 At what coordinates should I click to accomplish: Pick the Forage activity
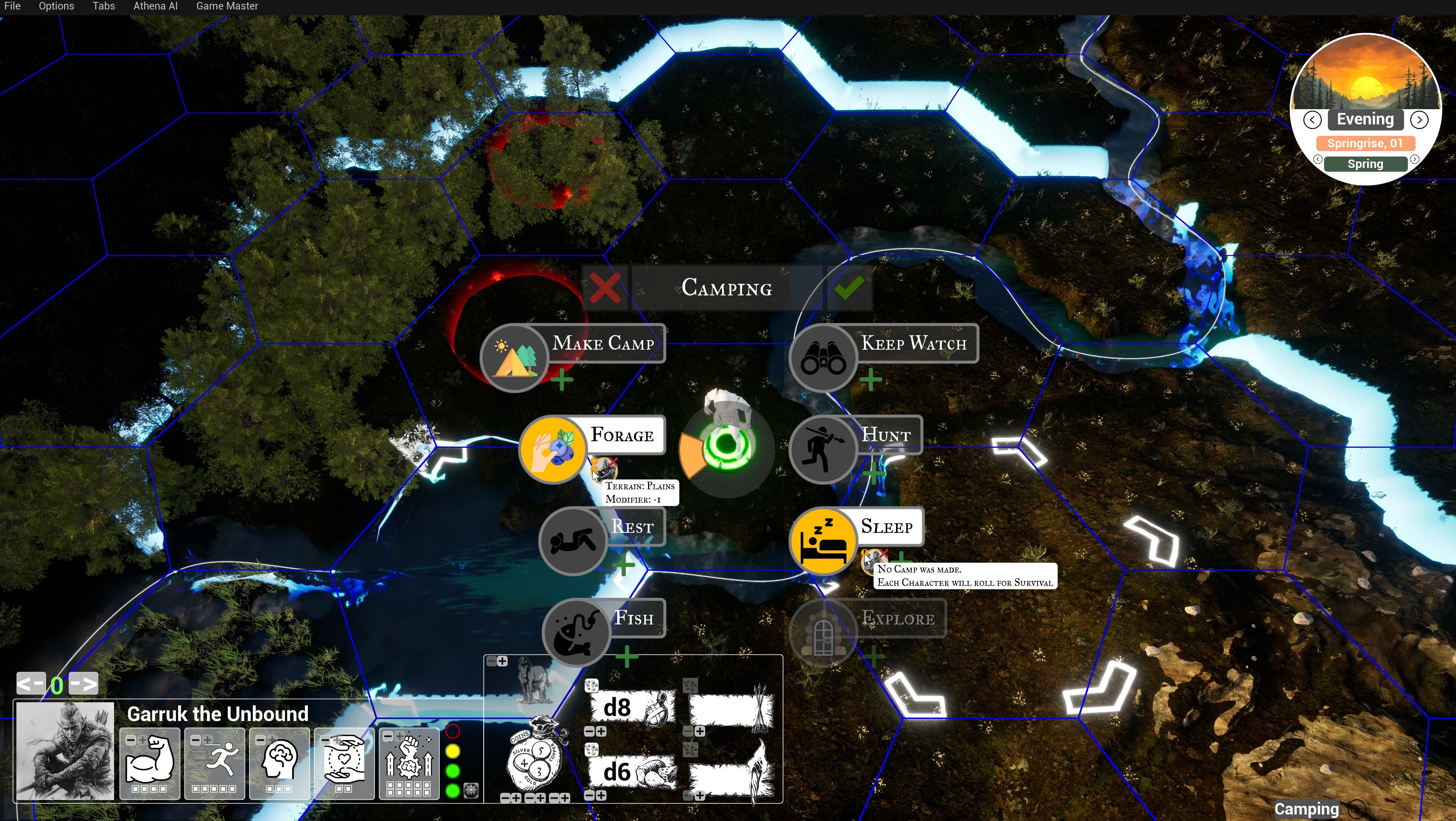point(553,450)
